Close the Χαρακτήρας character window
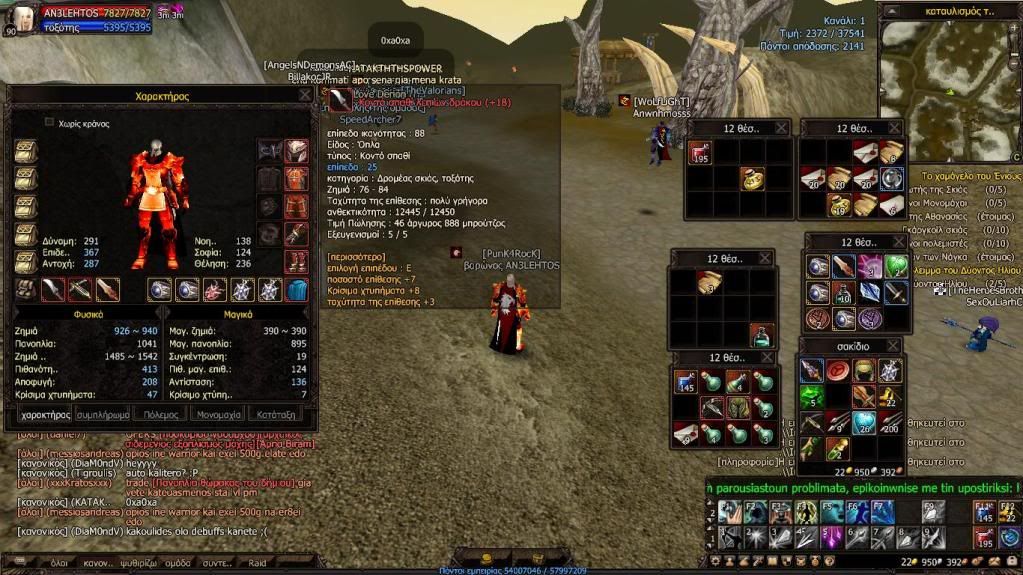The height and width of the screenshot is (575, 1023). click(305, 95)
